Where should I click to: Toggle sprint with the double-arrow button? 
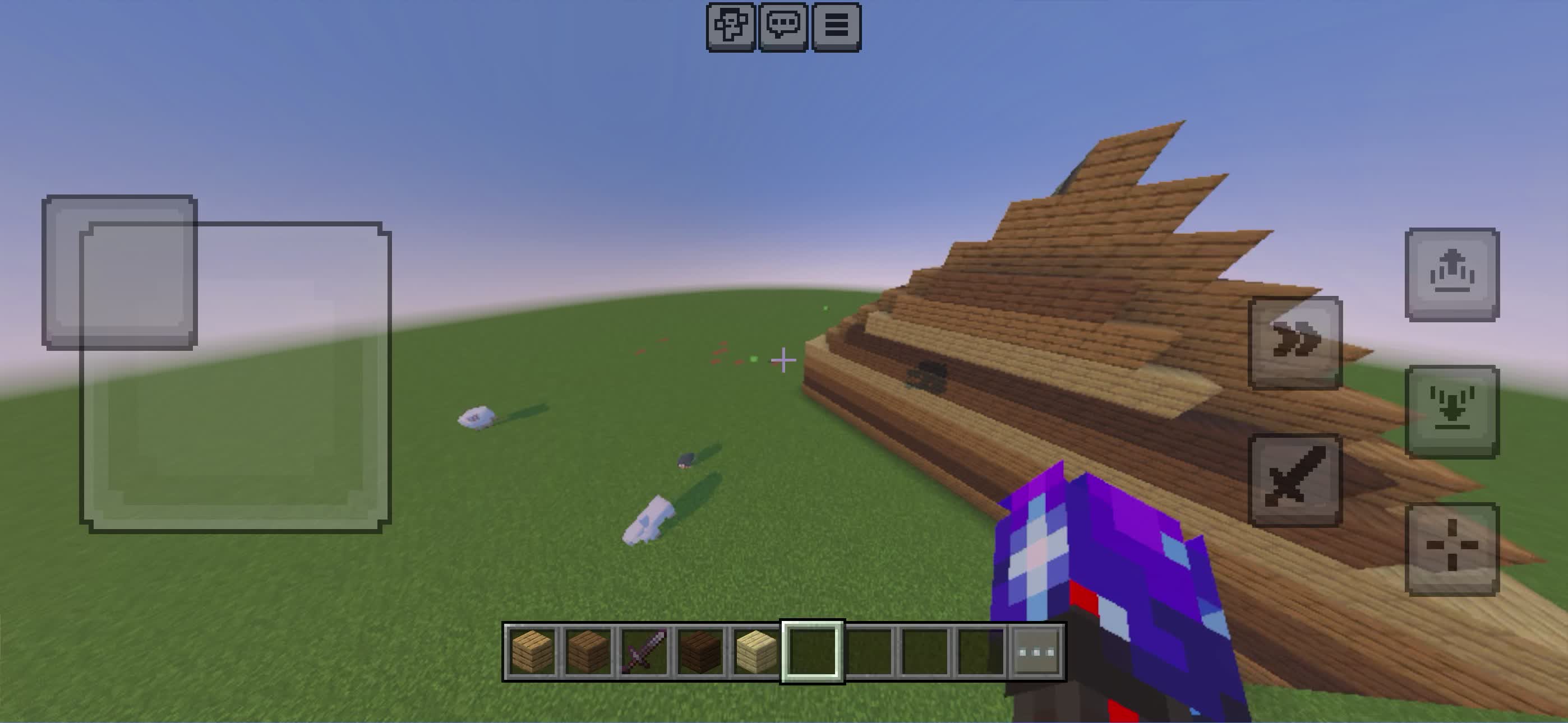click(x=1295, y=342)
